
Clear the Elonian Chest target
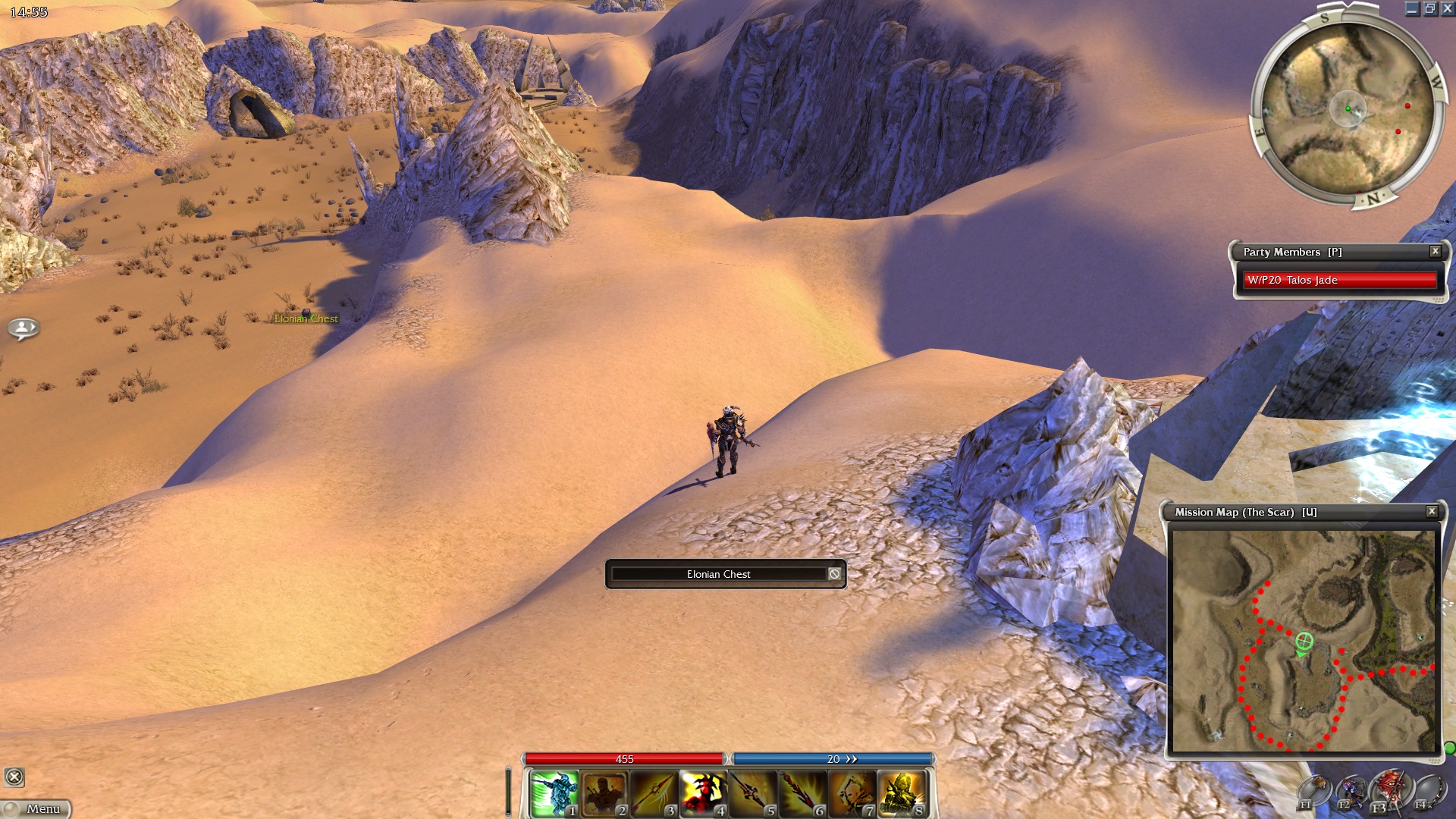[x=834, y=574]
